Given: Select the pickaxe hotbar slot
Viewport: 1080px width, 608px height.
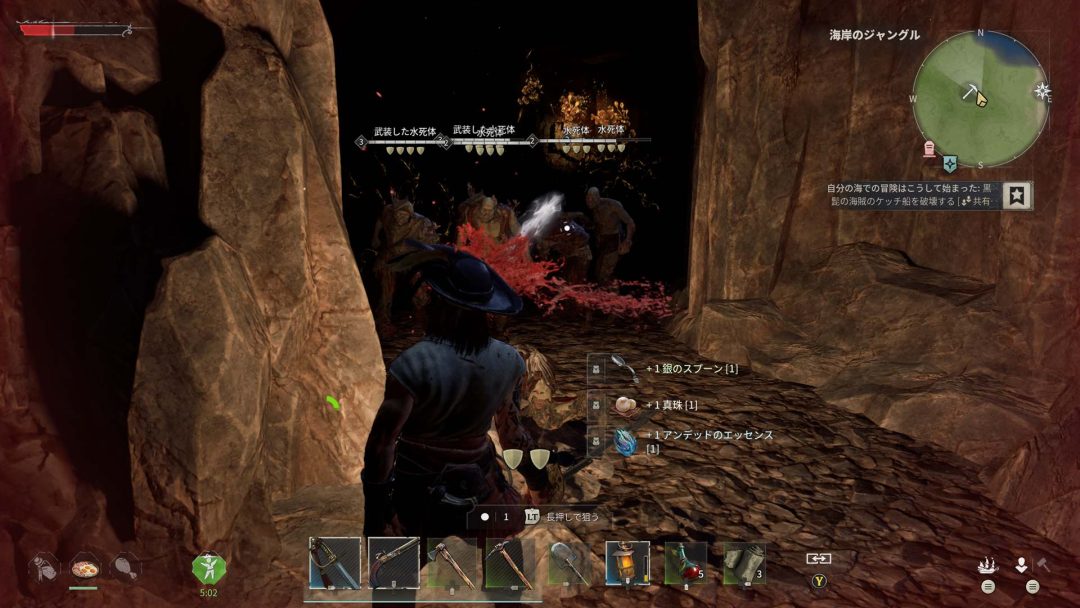Looking at the screenshot, I should pos(509,563).
